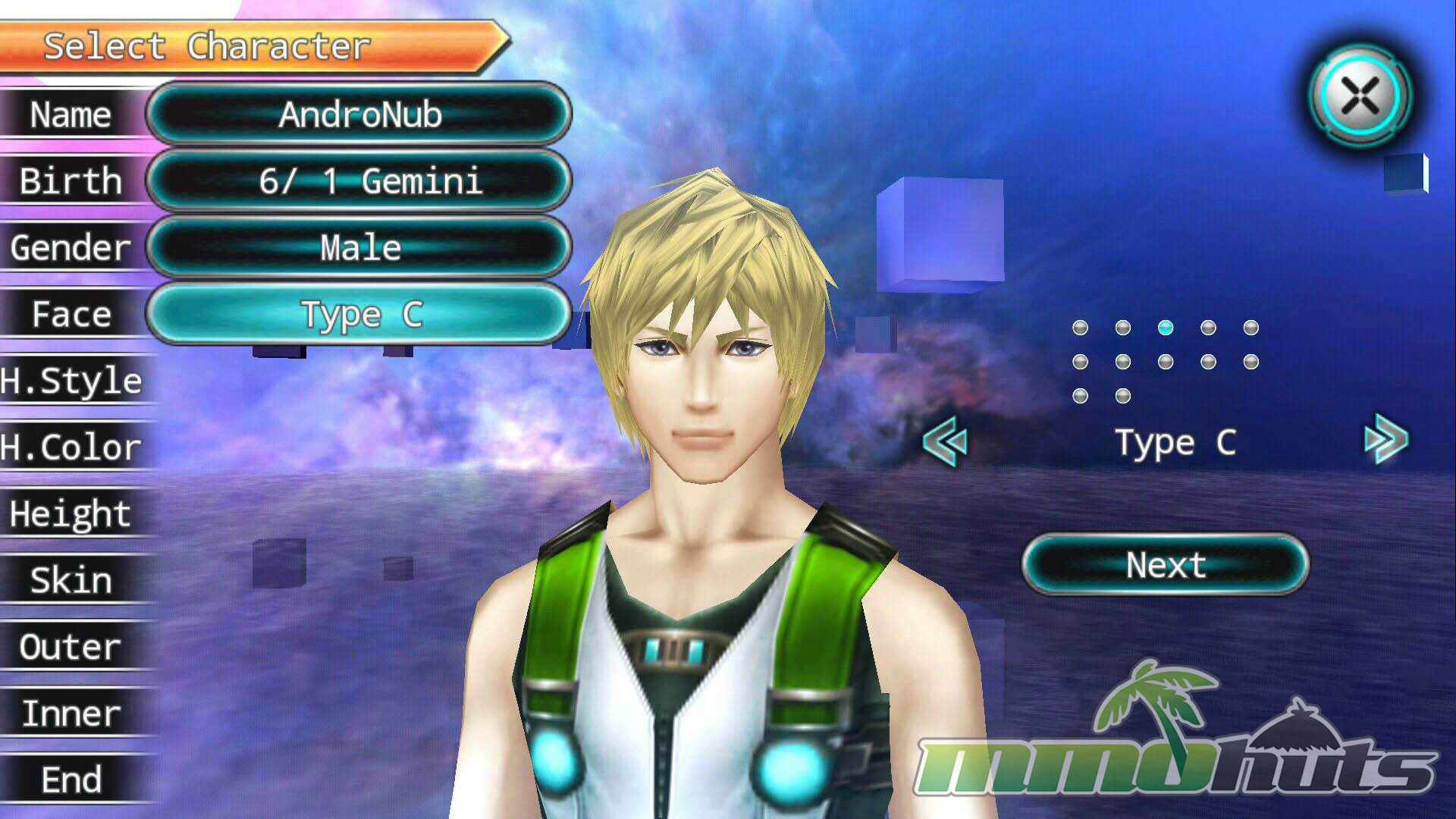Go to previous face type arrow

coord(946,442)
